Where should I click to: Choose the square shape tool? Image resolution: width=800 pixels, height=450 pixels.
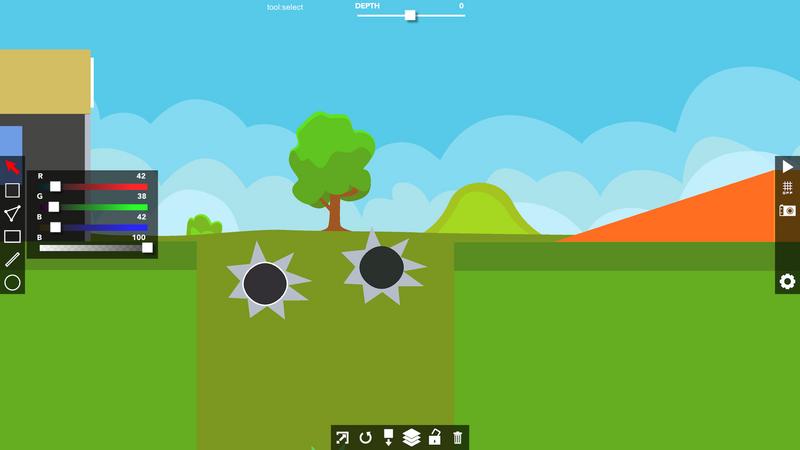click(12, 190)
